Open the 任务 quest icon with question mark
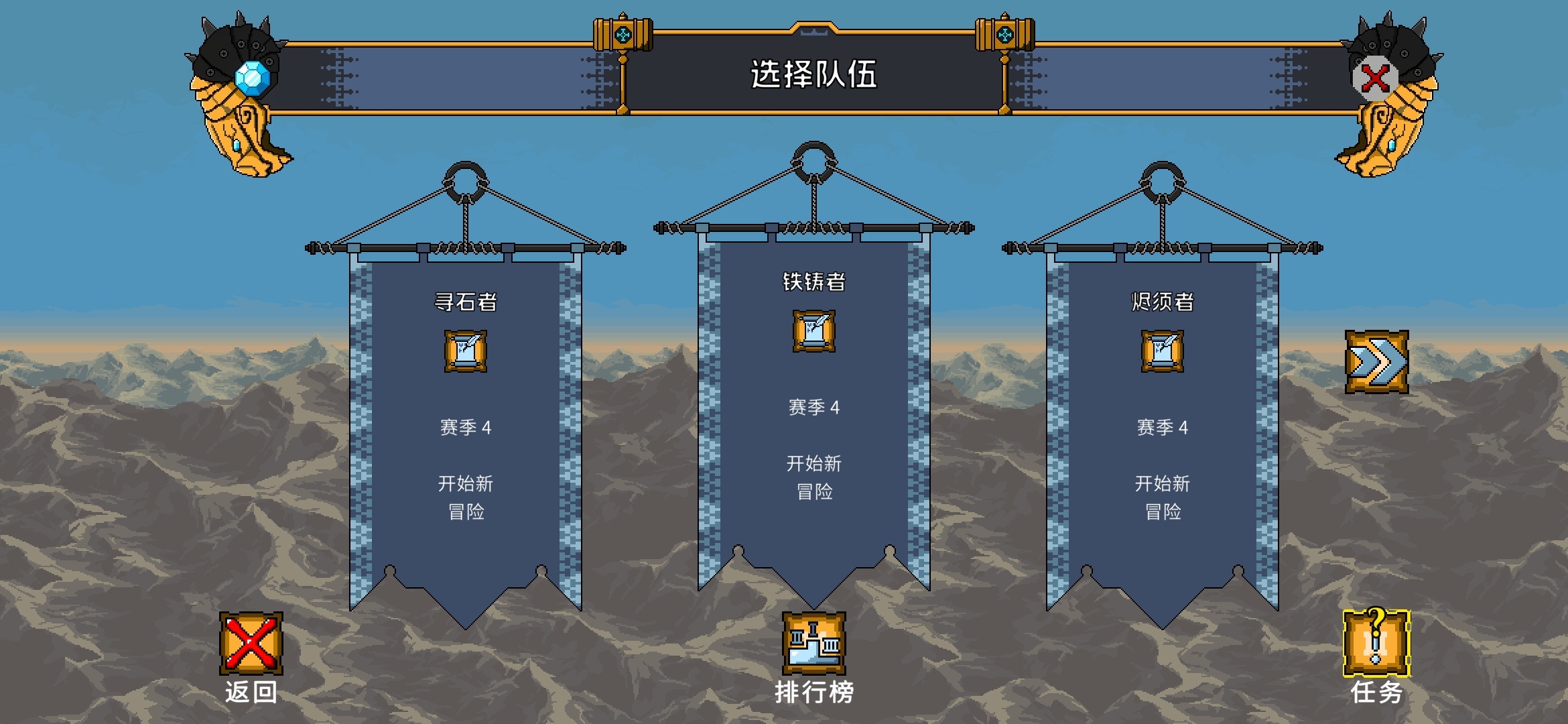 [x=1377, y=644]
